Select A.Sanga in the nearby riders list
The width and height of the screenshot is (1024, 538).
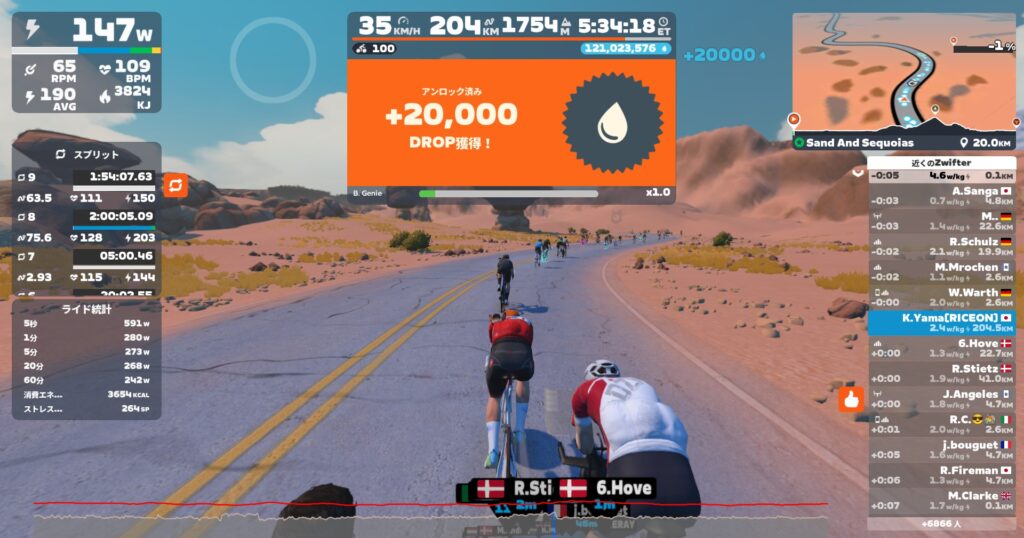[x=941, y=195]
